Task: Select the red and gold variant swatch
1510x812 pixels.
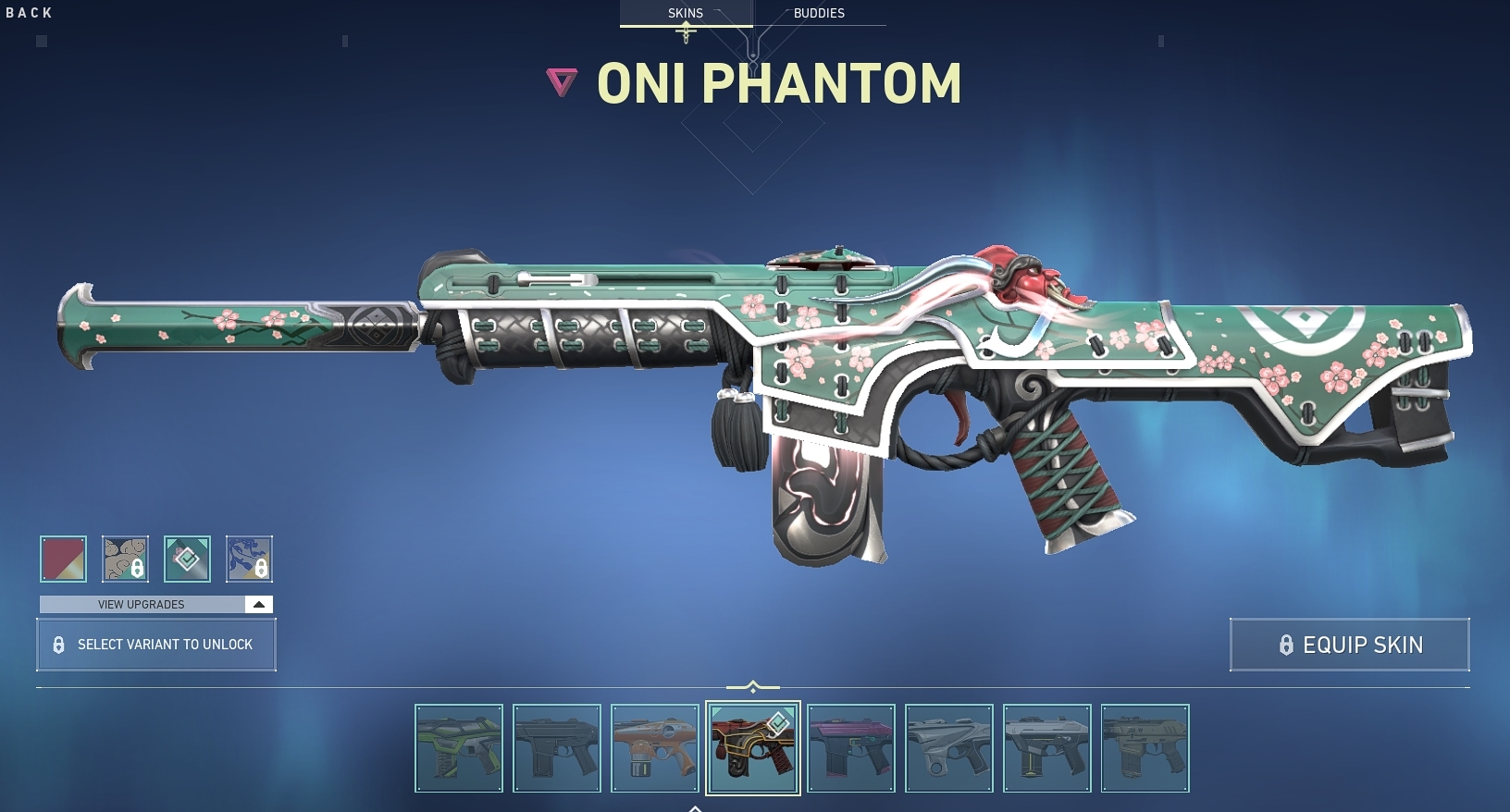Action: tap(62, 559)
